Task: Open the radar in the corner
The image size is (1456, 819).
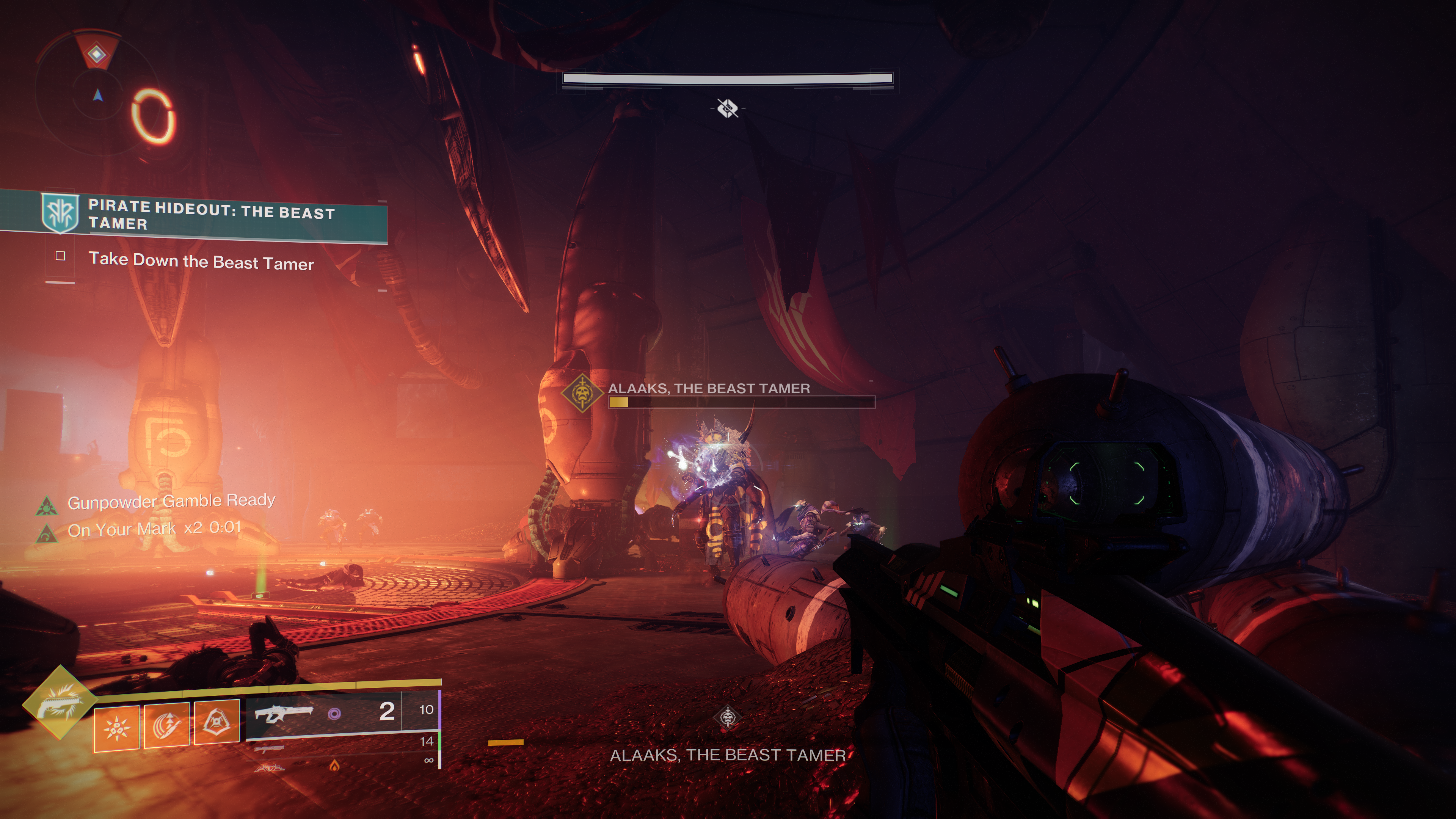Action: coord(97,93)
